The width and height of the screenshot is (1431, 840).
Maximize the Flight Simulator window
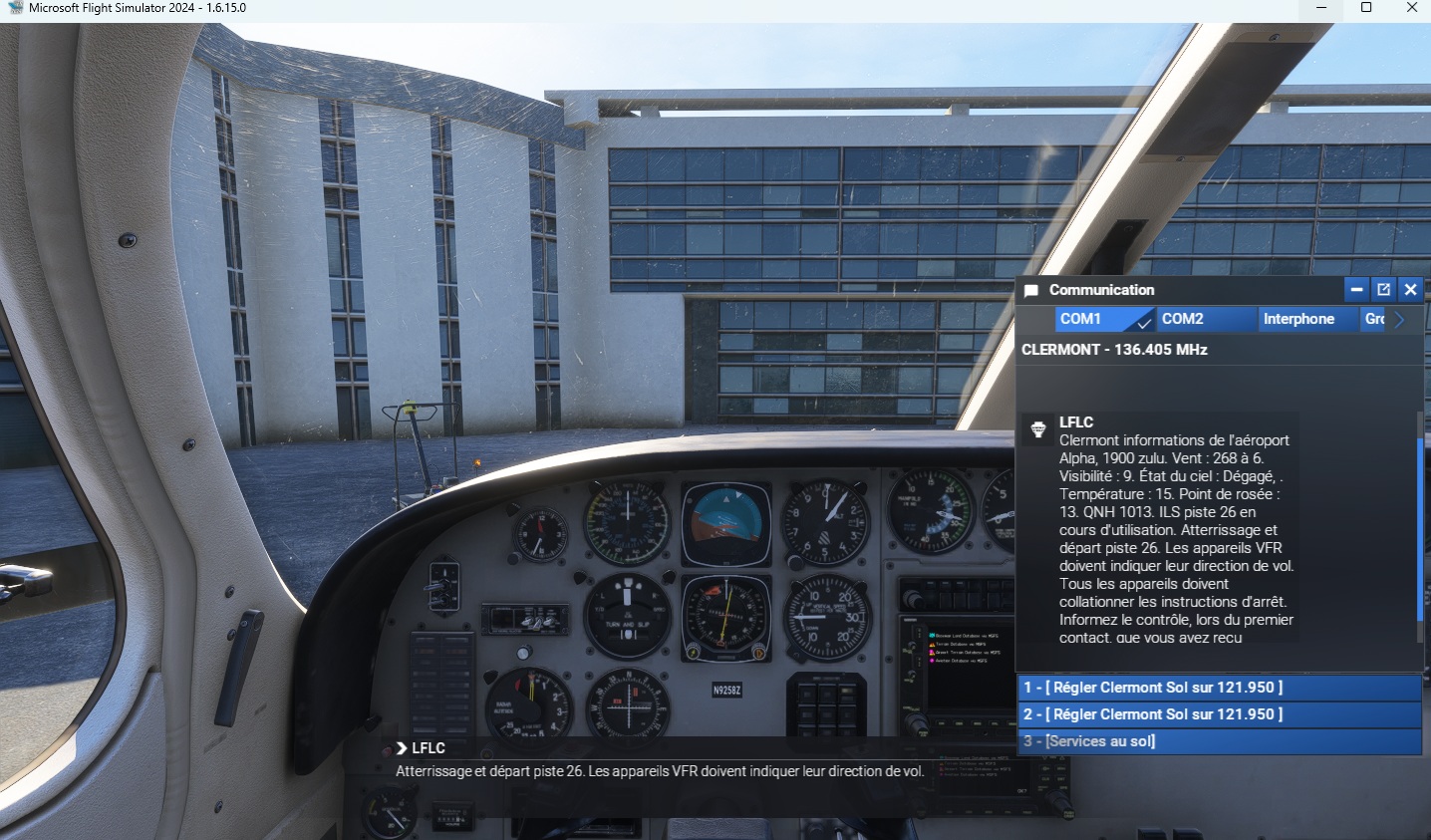click(1366, 8)
